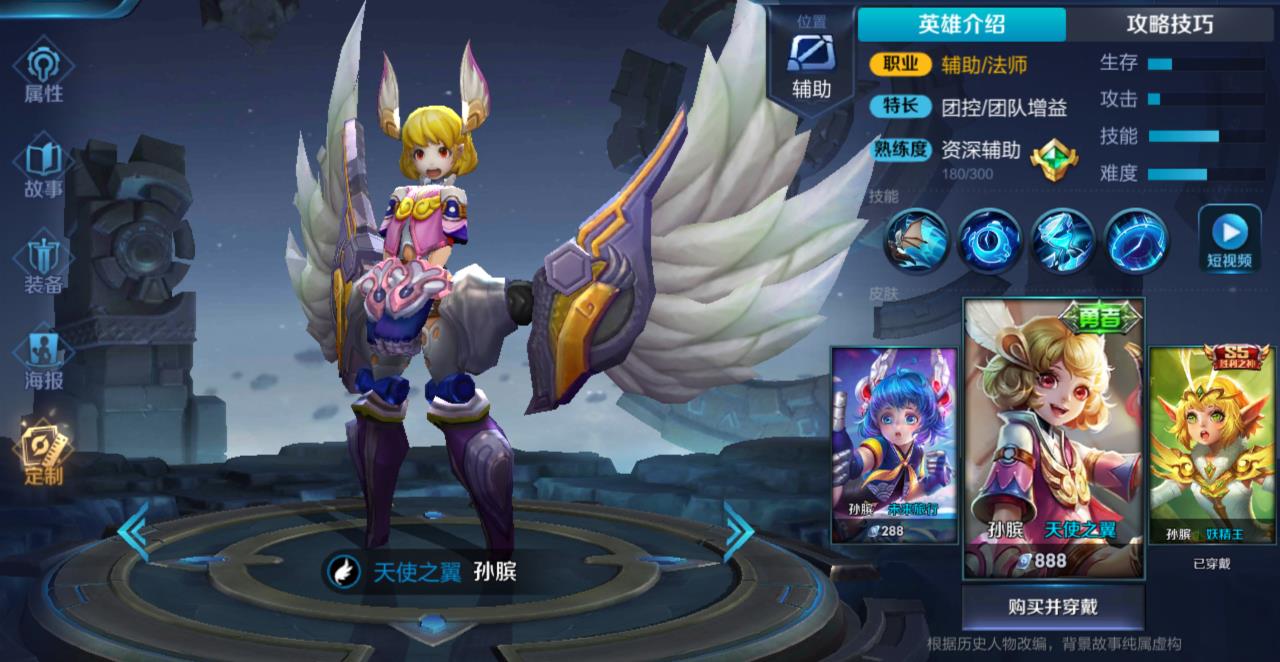Switch to the 攻略技巧 tab
Viewport: 1280px width, 662px height.
tap(1170, 24)
